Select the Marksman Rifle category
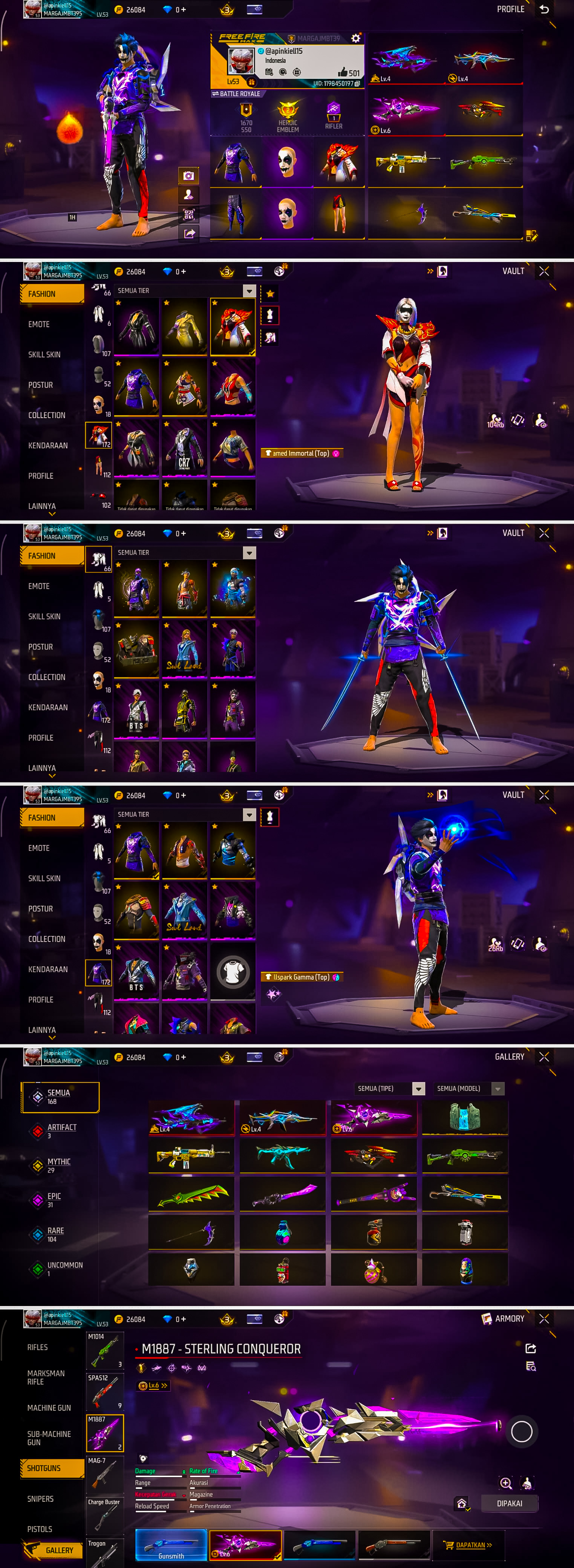This screenshot has width=574, height=1568. 46,1378
